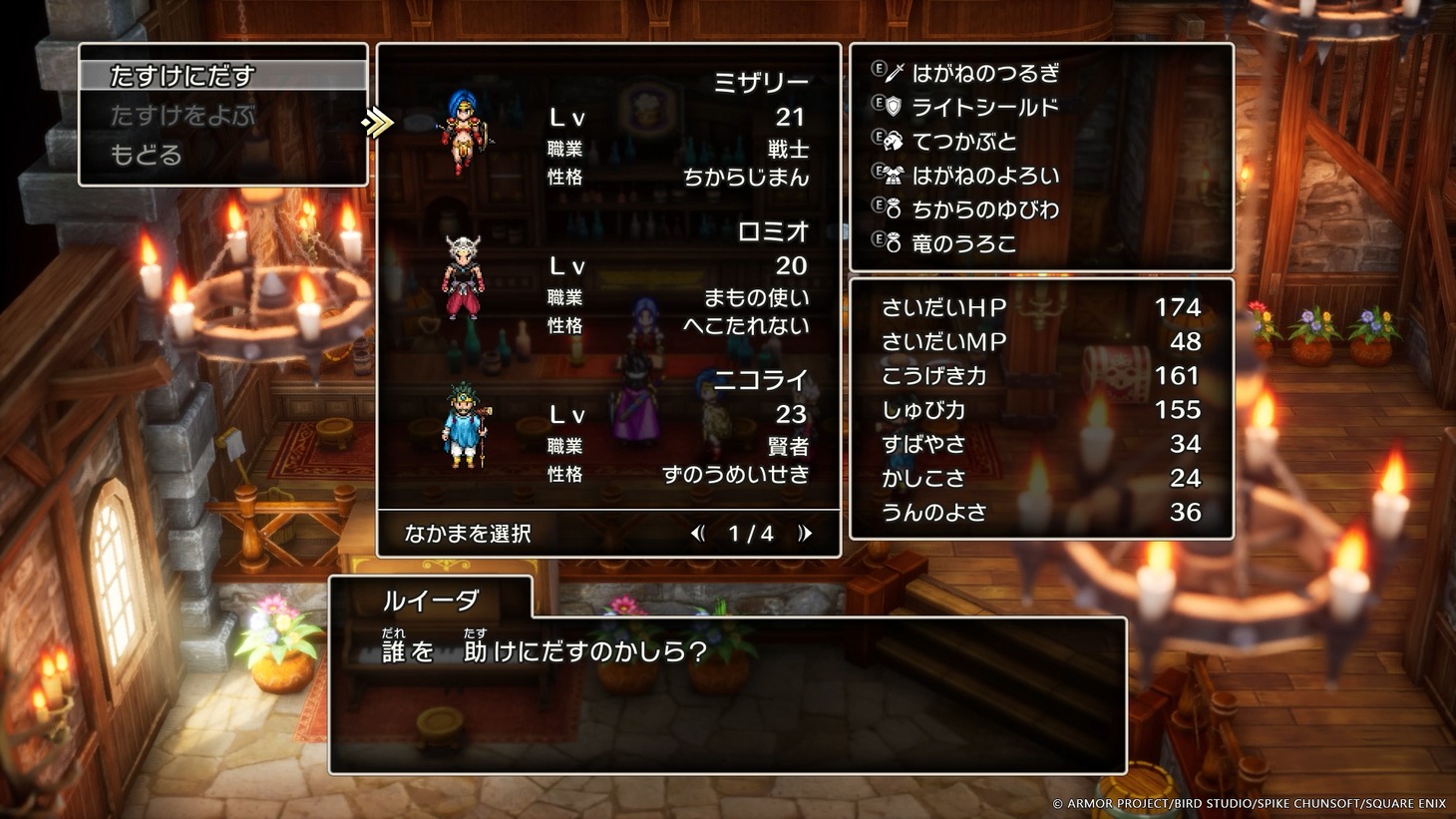Choose the たすけをよぶ menu entry
The width and height of the screenshot is (1456, 819).
(x=182, y=116)
